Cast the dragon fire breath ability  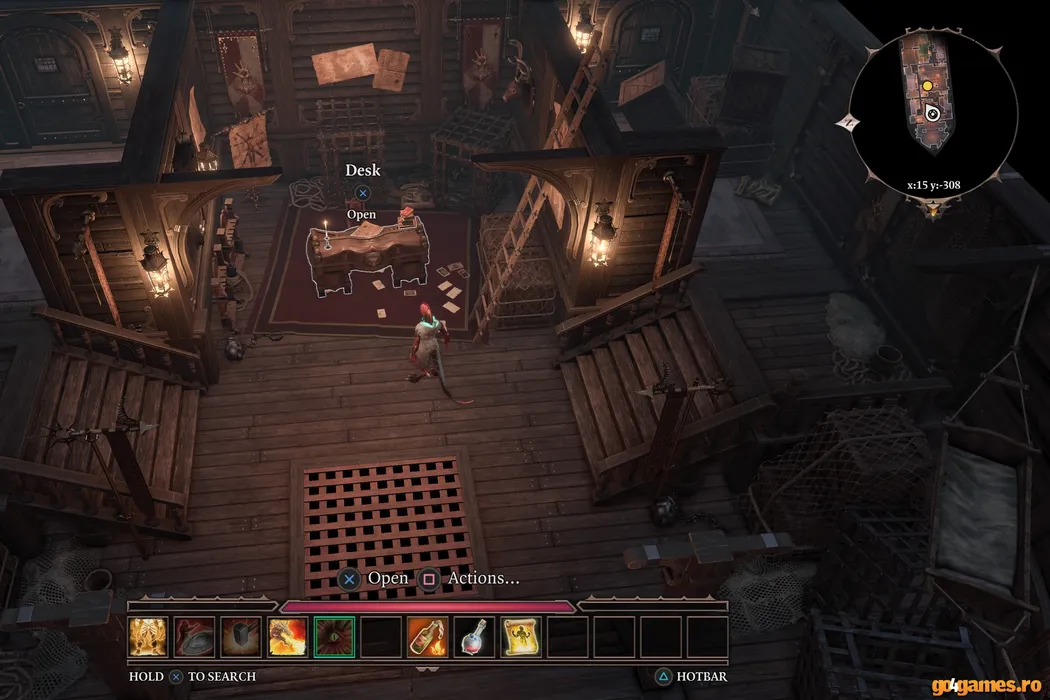coord(288,637)
